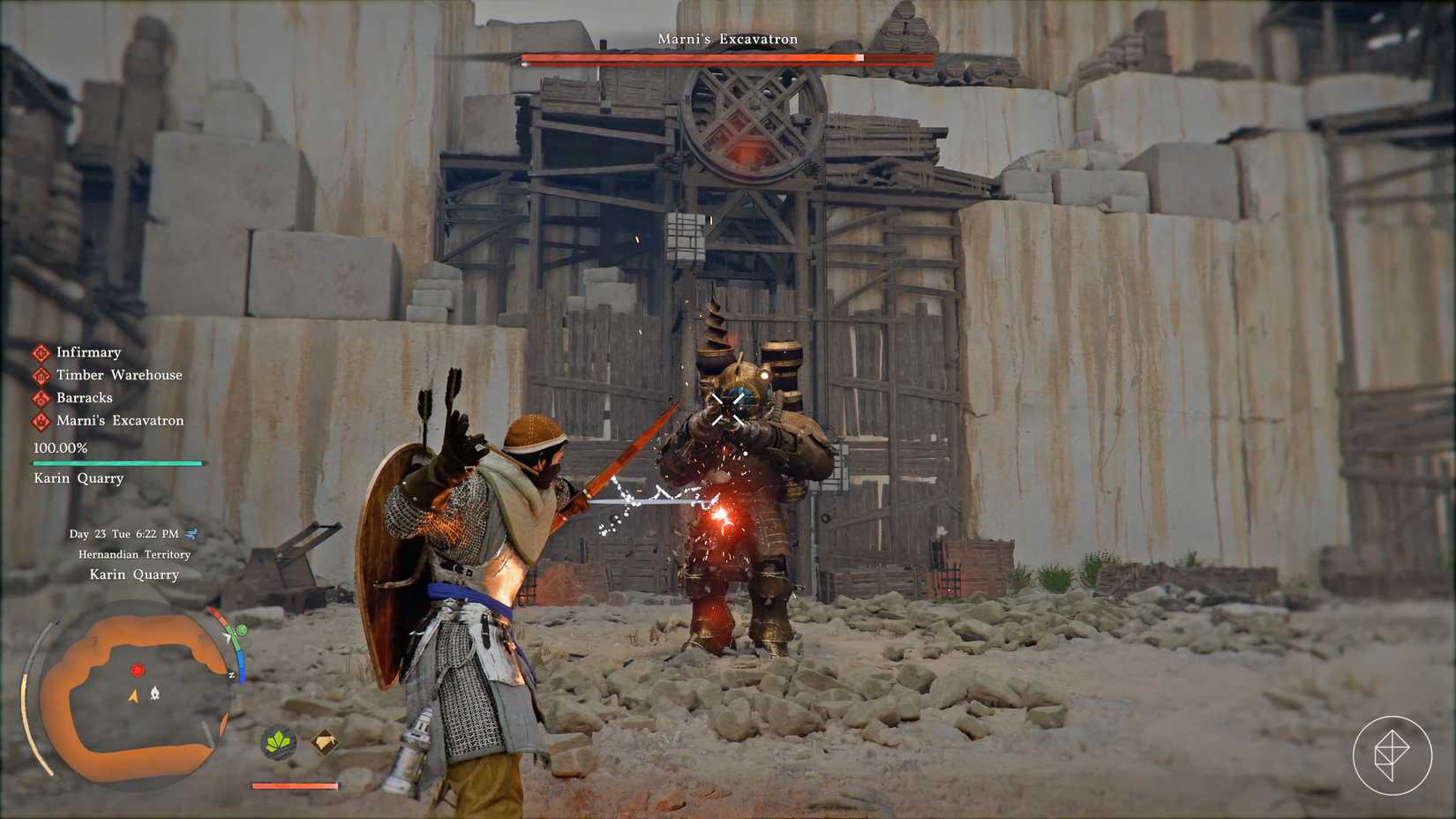The width and height of the screenshot is (1456, 819).
Task: Select the Barracks objective icon
Action: [x=40, y=399]
